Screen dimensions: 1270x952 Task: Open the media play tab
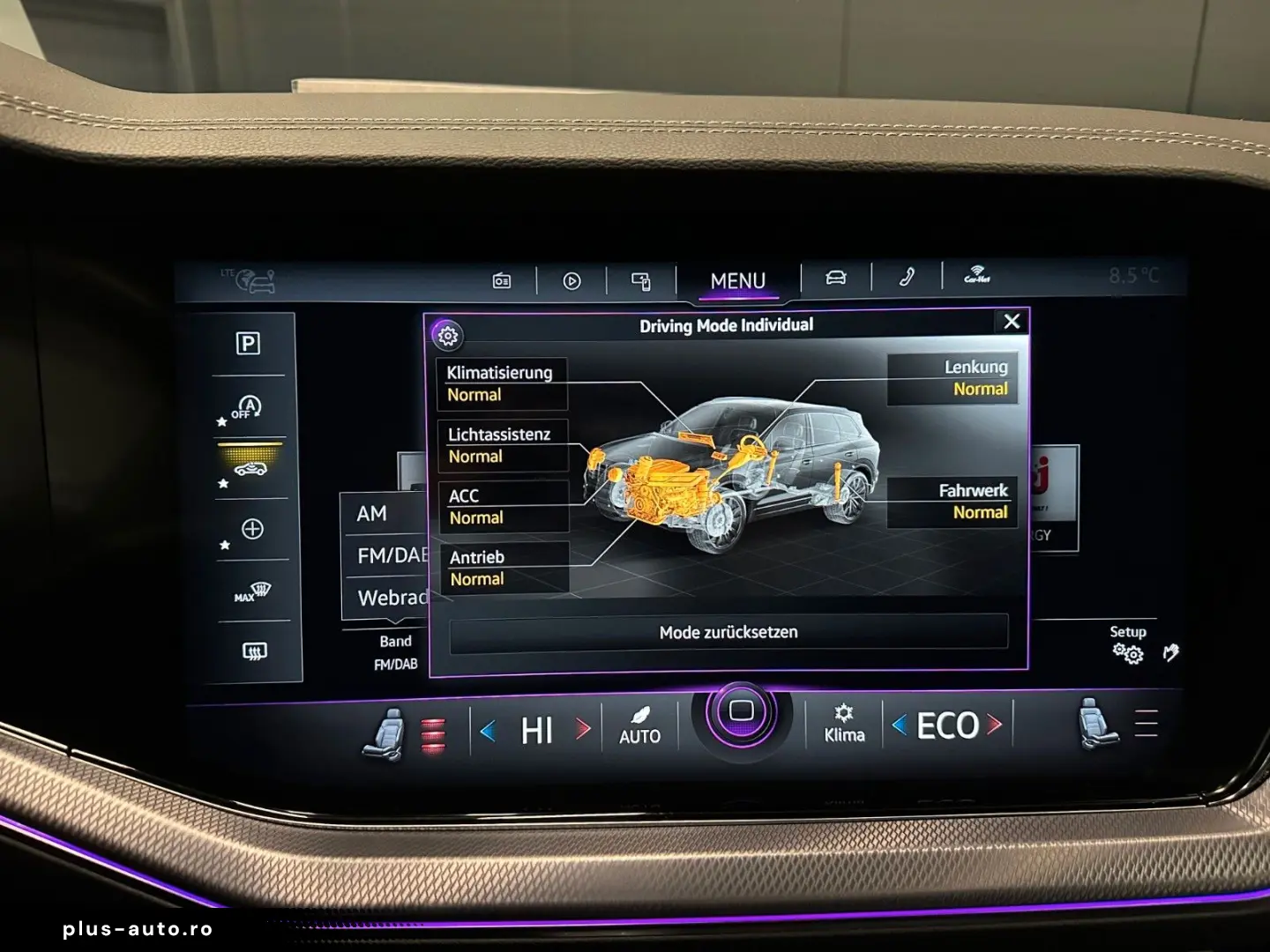(x=571, y=281)
